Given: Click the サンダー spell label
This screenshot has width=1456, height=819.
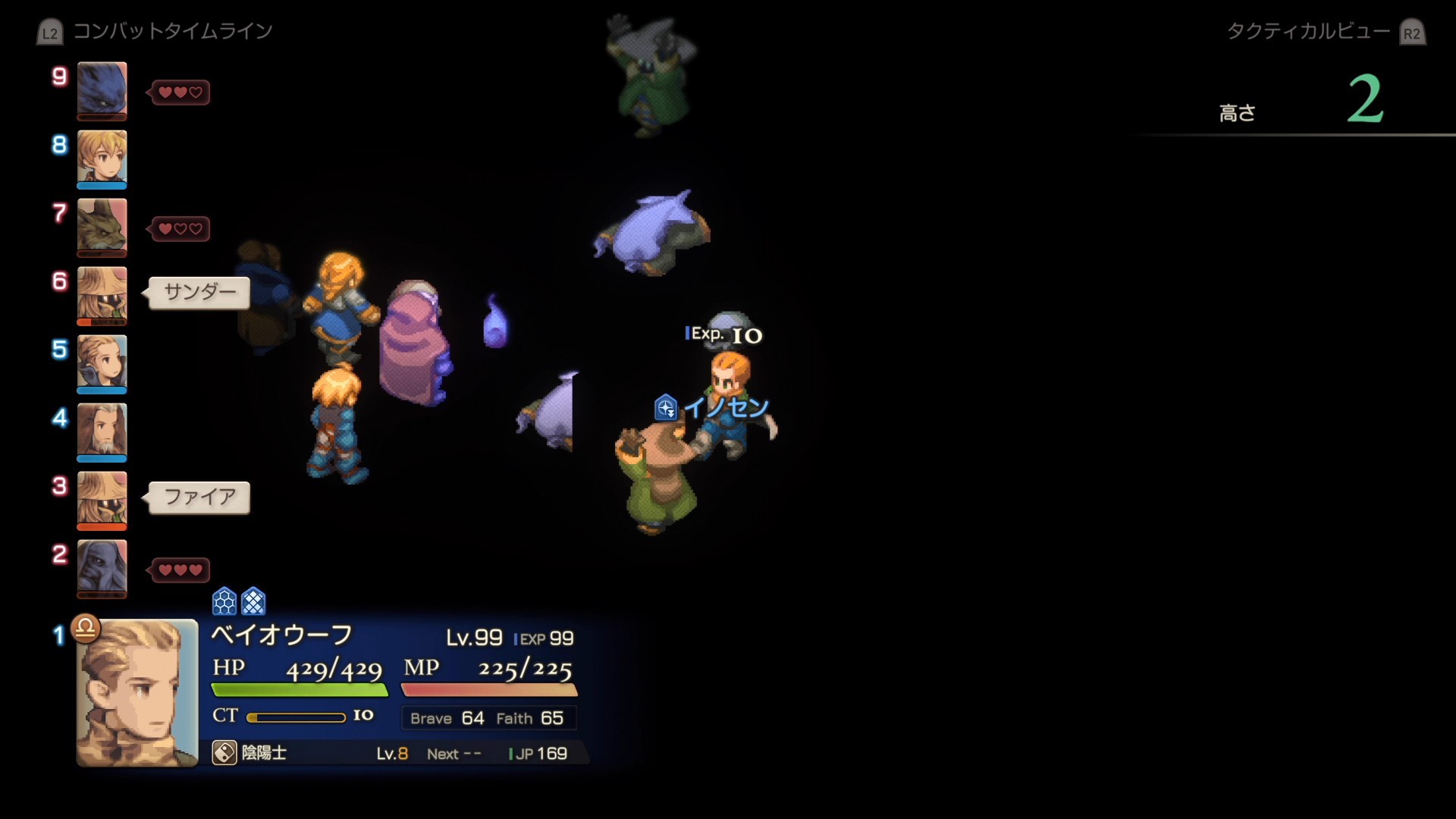Looking at the screenshot, I should pyautogui.click(x=199, y=292).
